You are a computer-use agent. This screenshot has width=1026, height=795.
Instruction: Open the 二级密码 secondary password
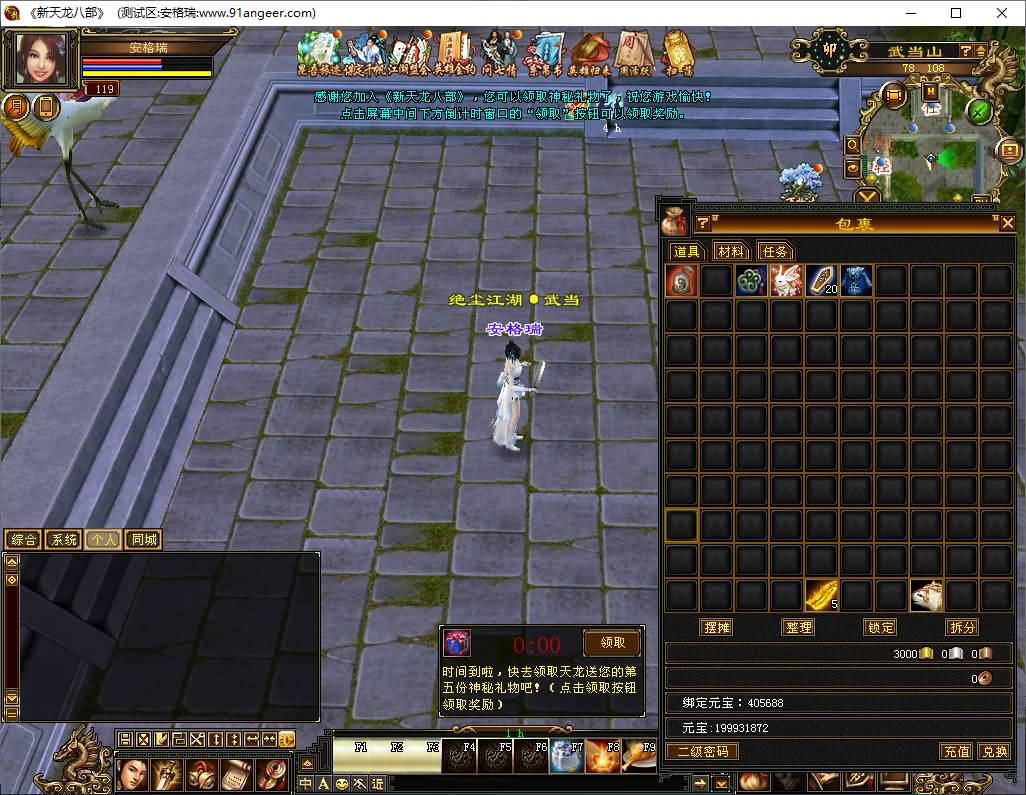[x=702, y=751]
